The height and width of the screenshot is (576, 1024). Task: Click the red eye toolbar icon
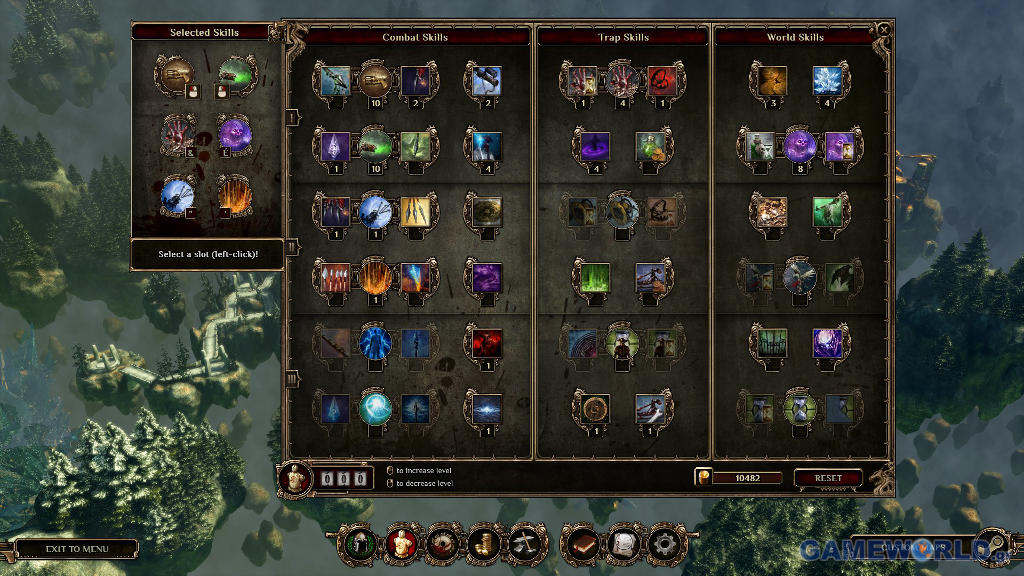click(441, 544)
